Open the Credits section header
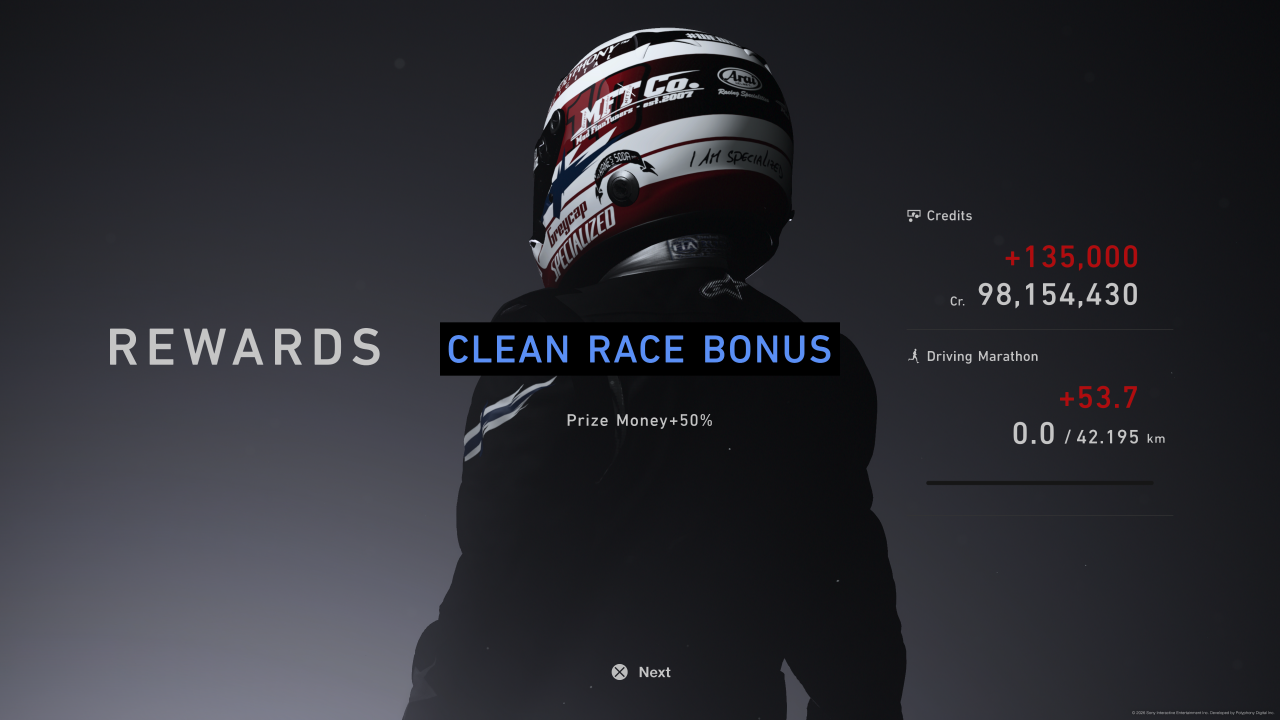1280x720 pixels. tap(939, 215)
